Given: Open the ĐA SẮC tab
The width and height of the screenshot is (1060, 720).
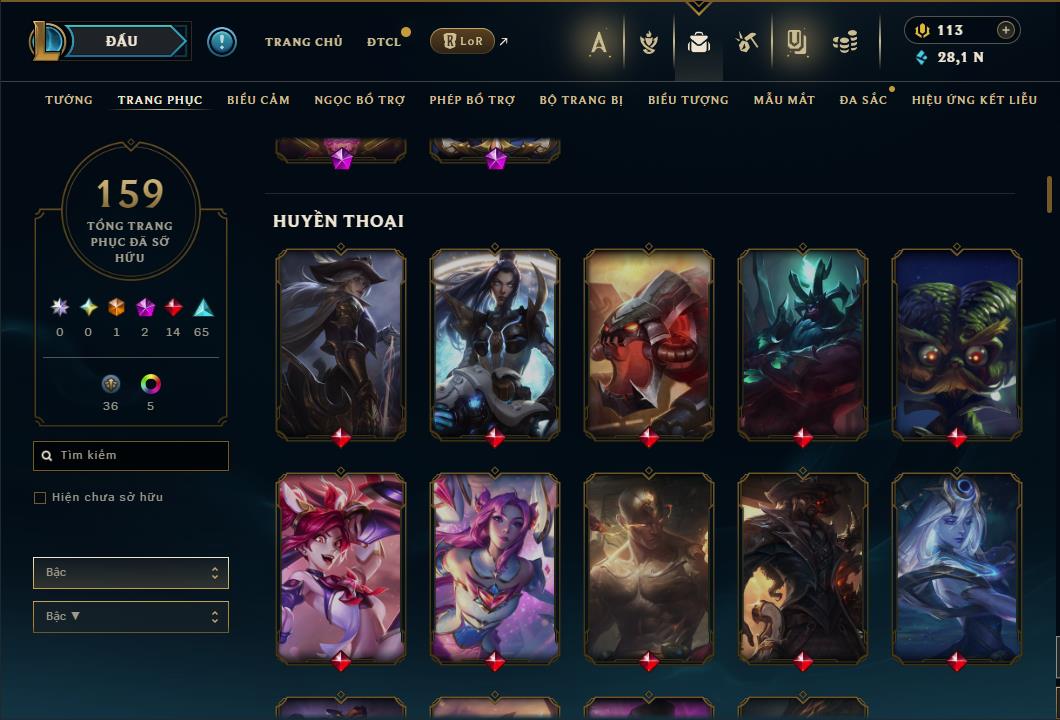Looking at the screenshot, I should (863, 100).
